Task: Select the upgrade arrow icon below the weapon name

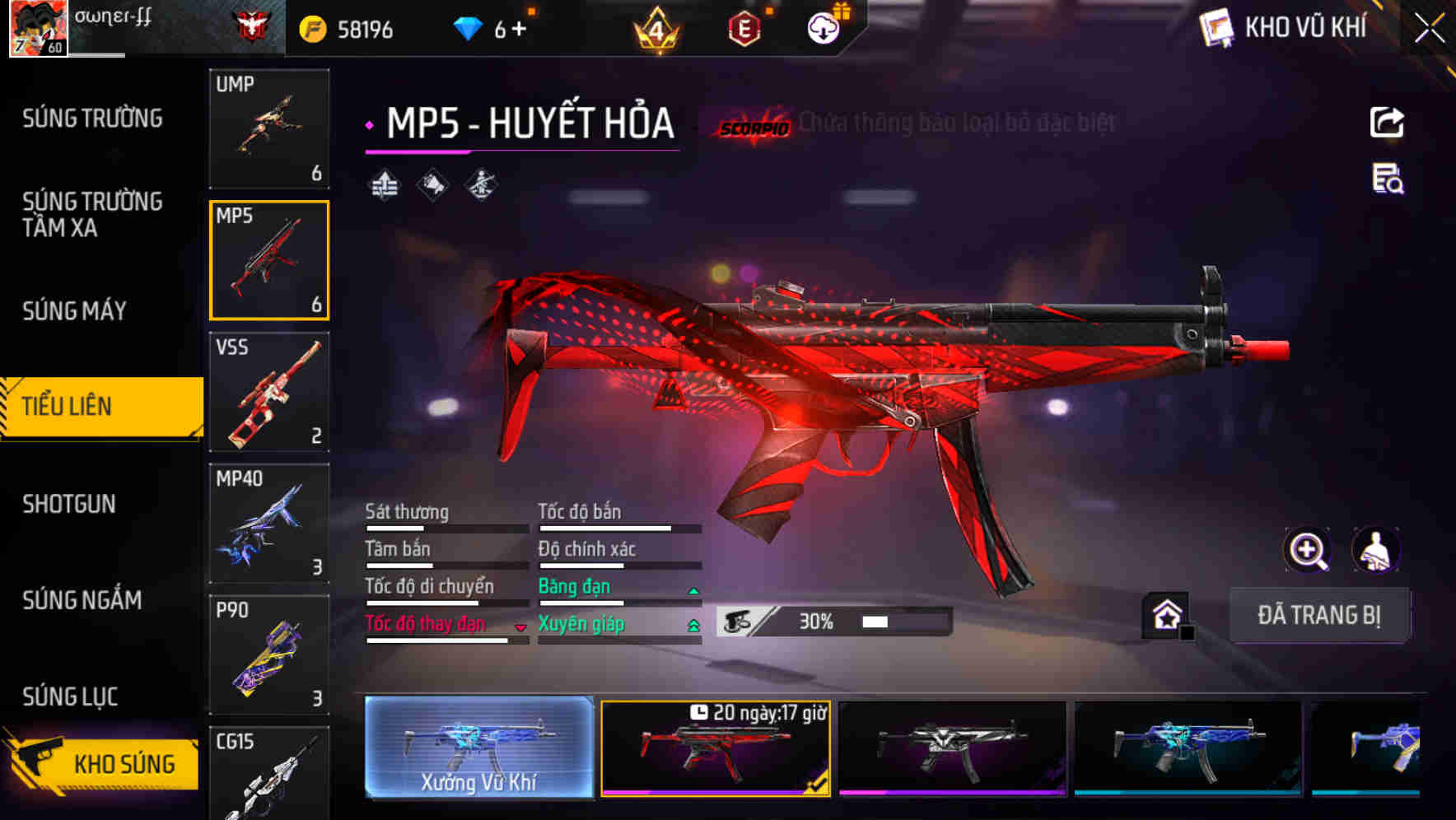Action: pos(385,184)
